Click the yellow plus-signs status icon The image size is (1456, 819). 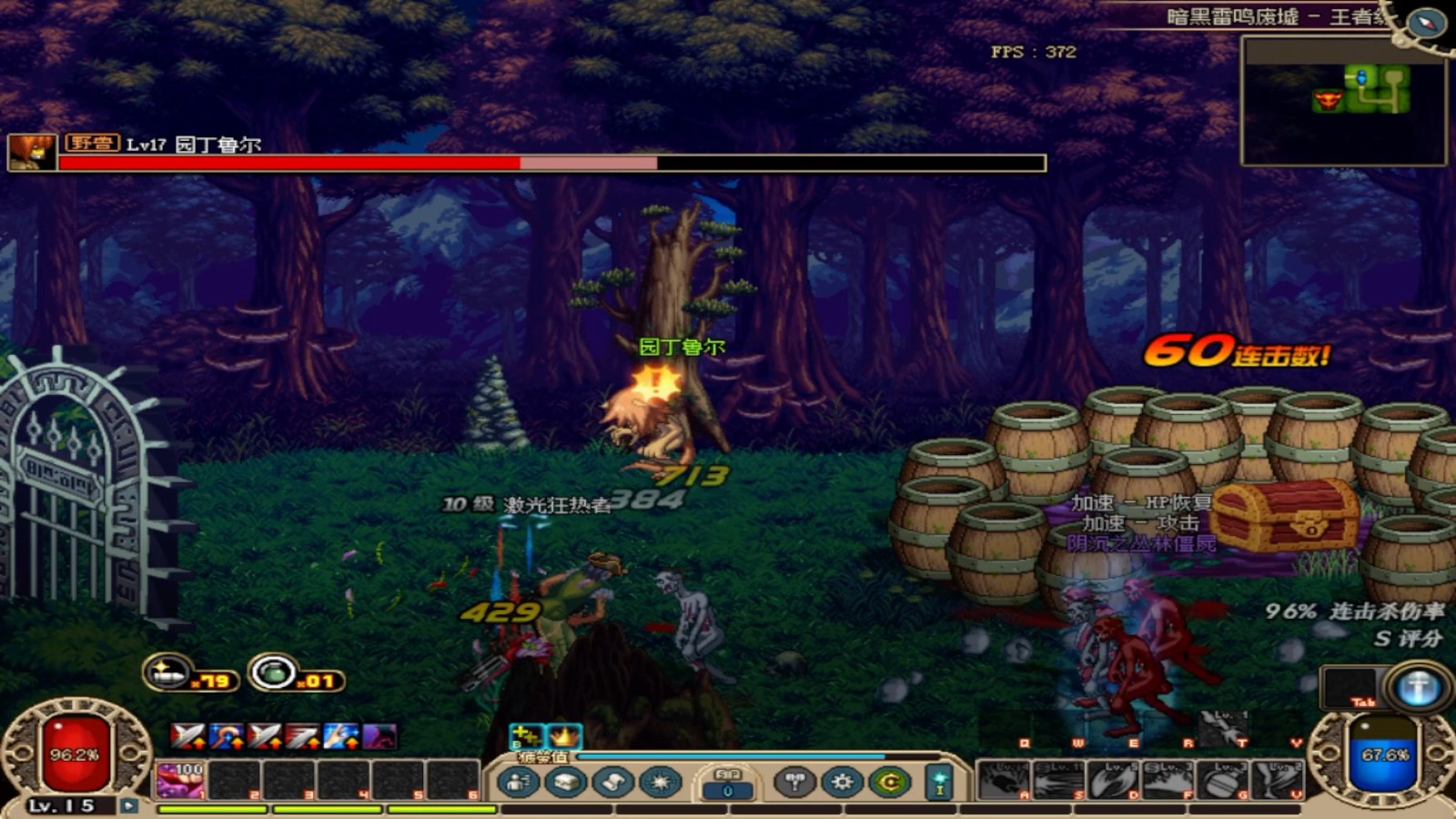[x=525, y=735]
